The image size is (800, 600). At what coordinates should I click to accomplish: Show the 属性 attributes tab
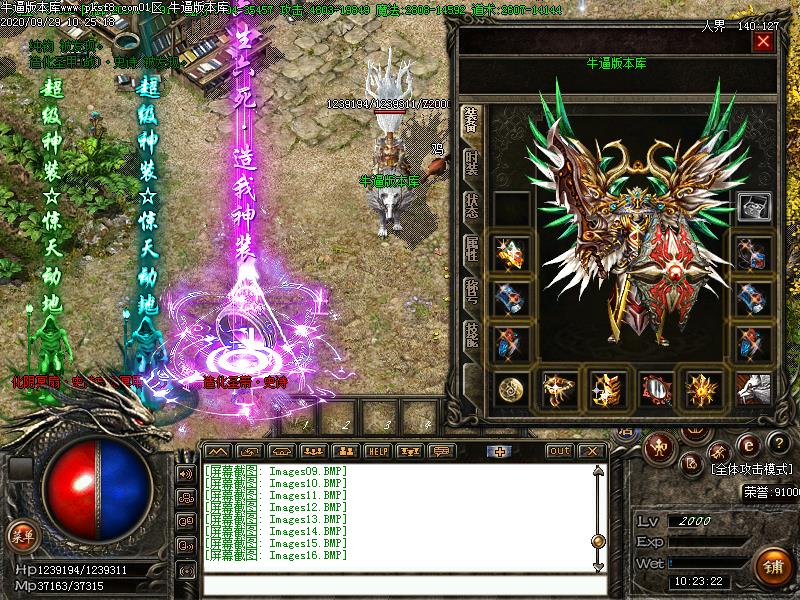[x=471, y=251]
